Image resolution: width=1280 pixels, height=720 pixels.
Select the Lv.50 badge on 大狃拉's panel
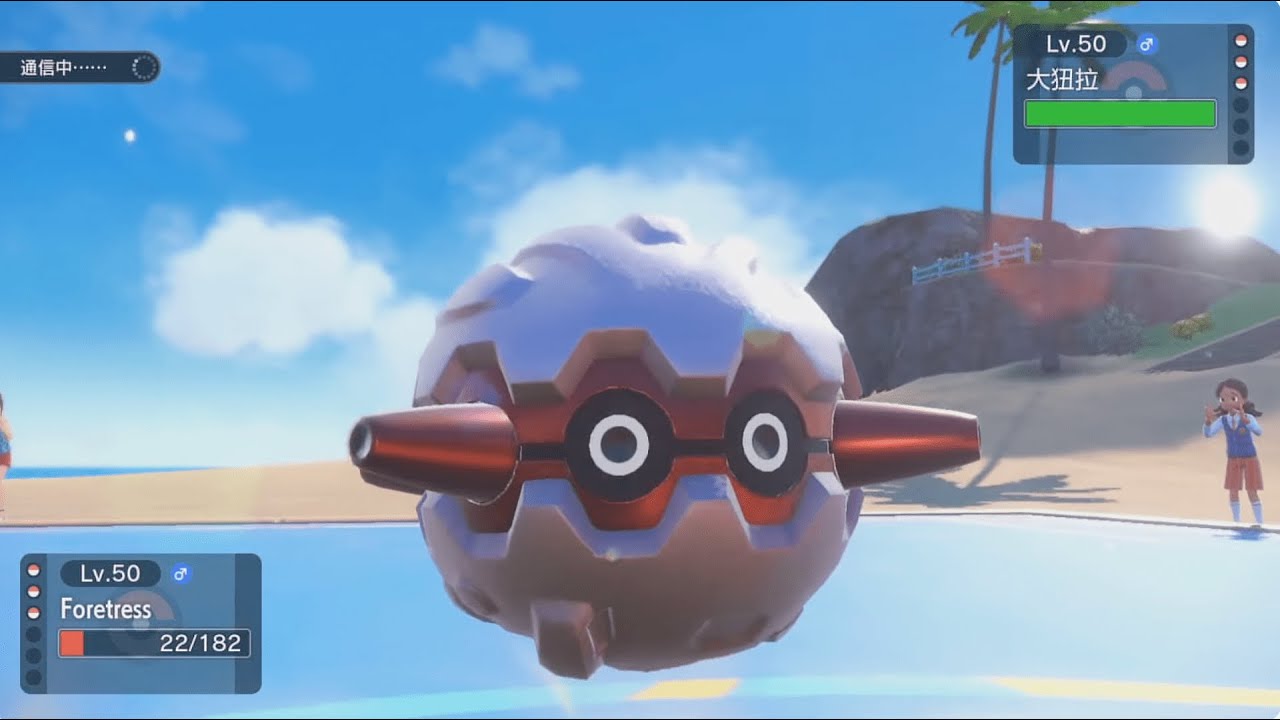1075,44
